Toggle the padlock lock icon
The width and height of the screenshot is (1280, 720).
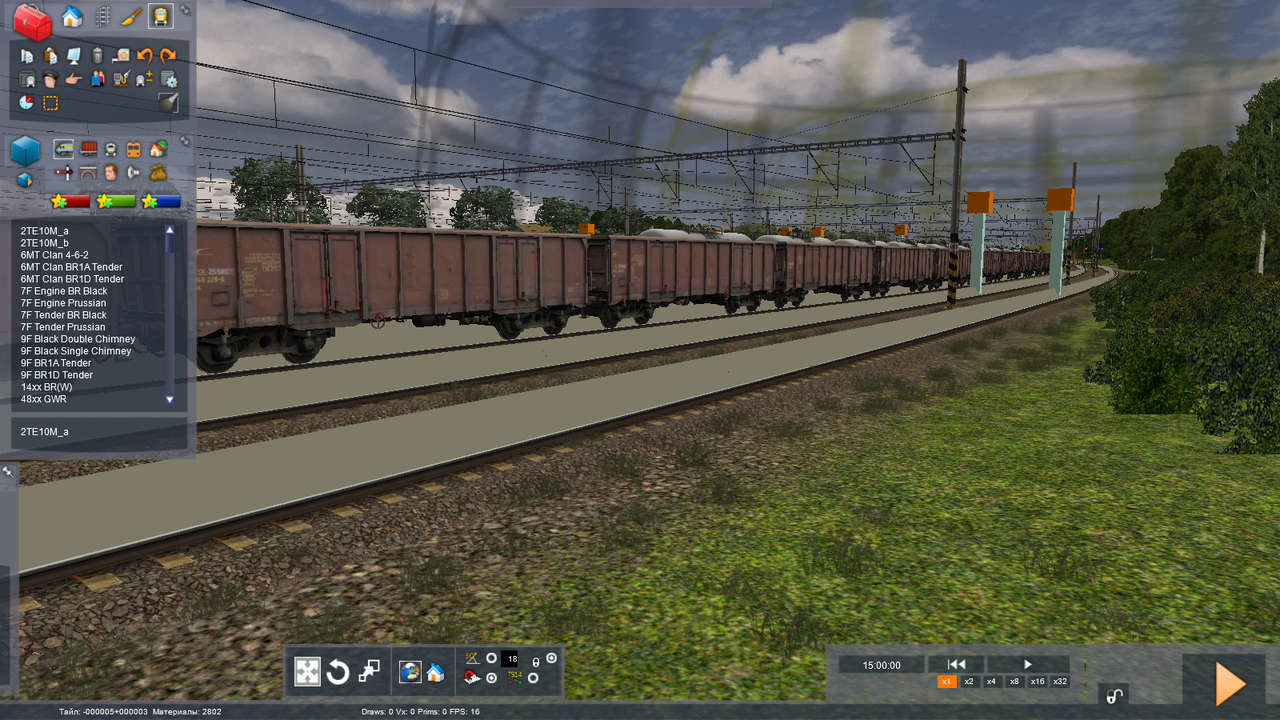click(x=1112, y=696)
